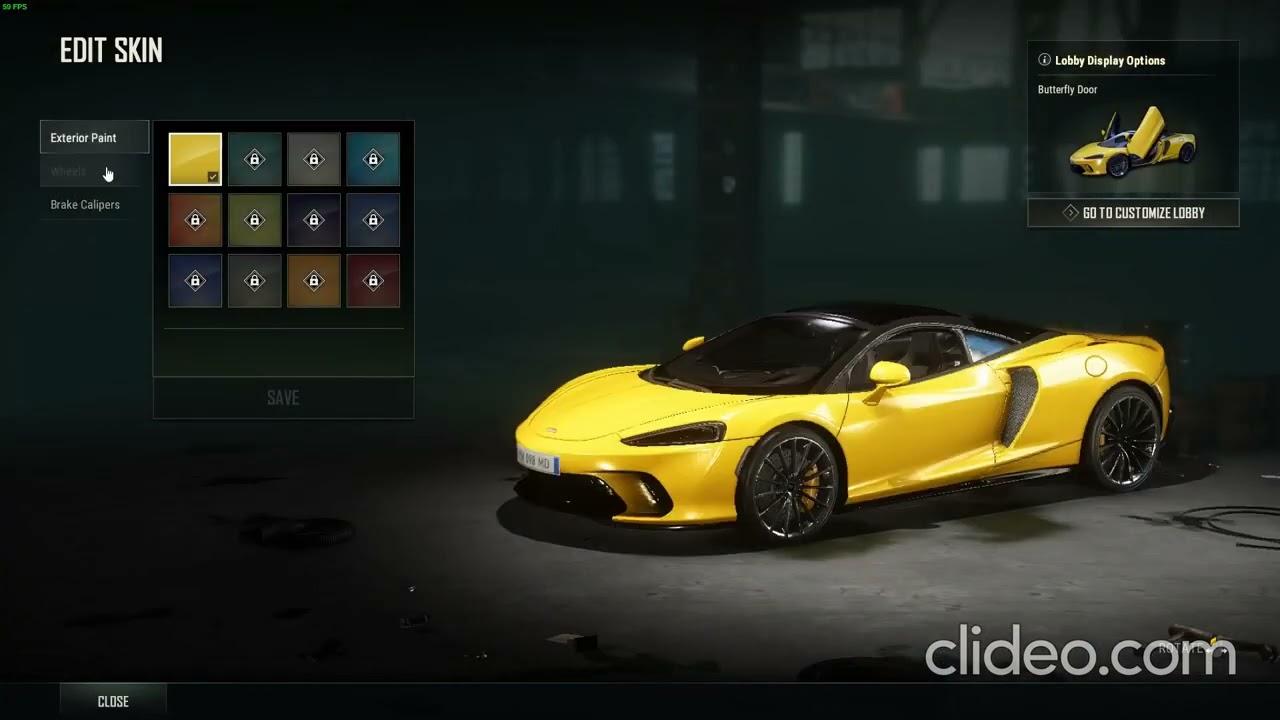The width and height of the screenshot is (1280, 720).
Task: Open the Brake Calipers category
Action: 85,205
